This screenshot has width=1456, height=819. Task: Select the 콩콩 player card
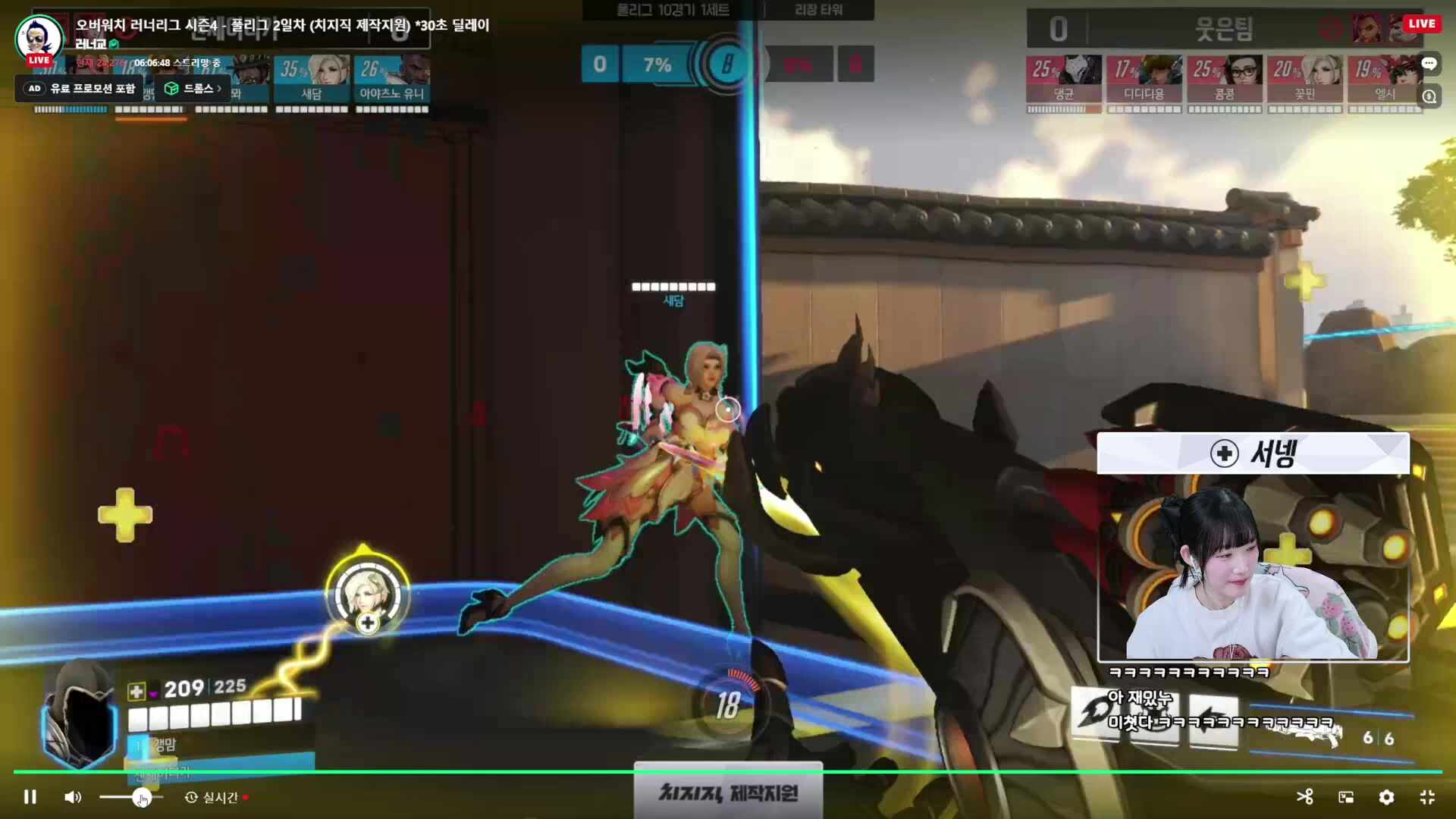click(x=1224, y=78)
